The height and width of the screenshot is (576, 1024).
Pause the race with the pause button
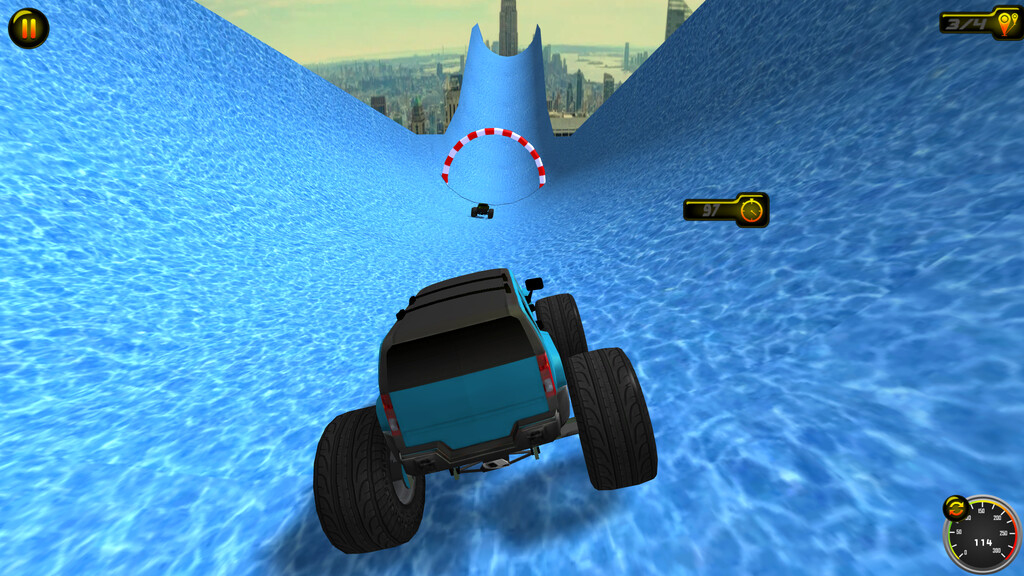click(28, 28)
